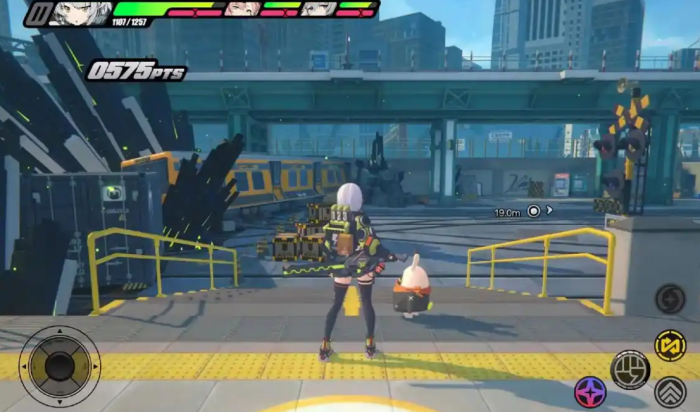Screen dimensions: 700x412
Task: Tap the virtual movement joystick center
Action: click(x=59, y=366)
